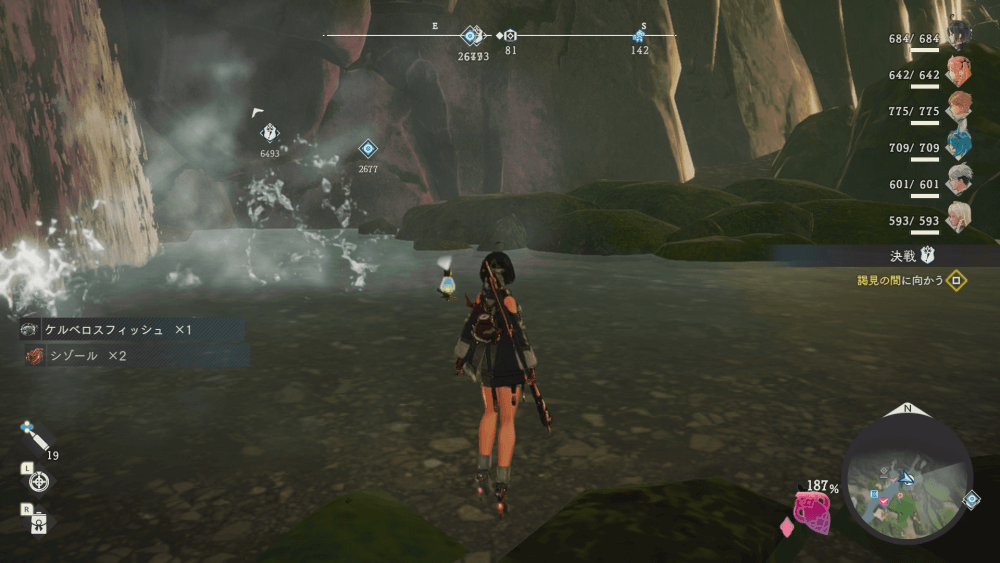The width and height of the screenshot is (1000, 563).
Task: Click the blue diamond marker beside minimap
Action: point(971,499)
